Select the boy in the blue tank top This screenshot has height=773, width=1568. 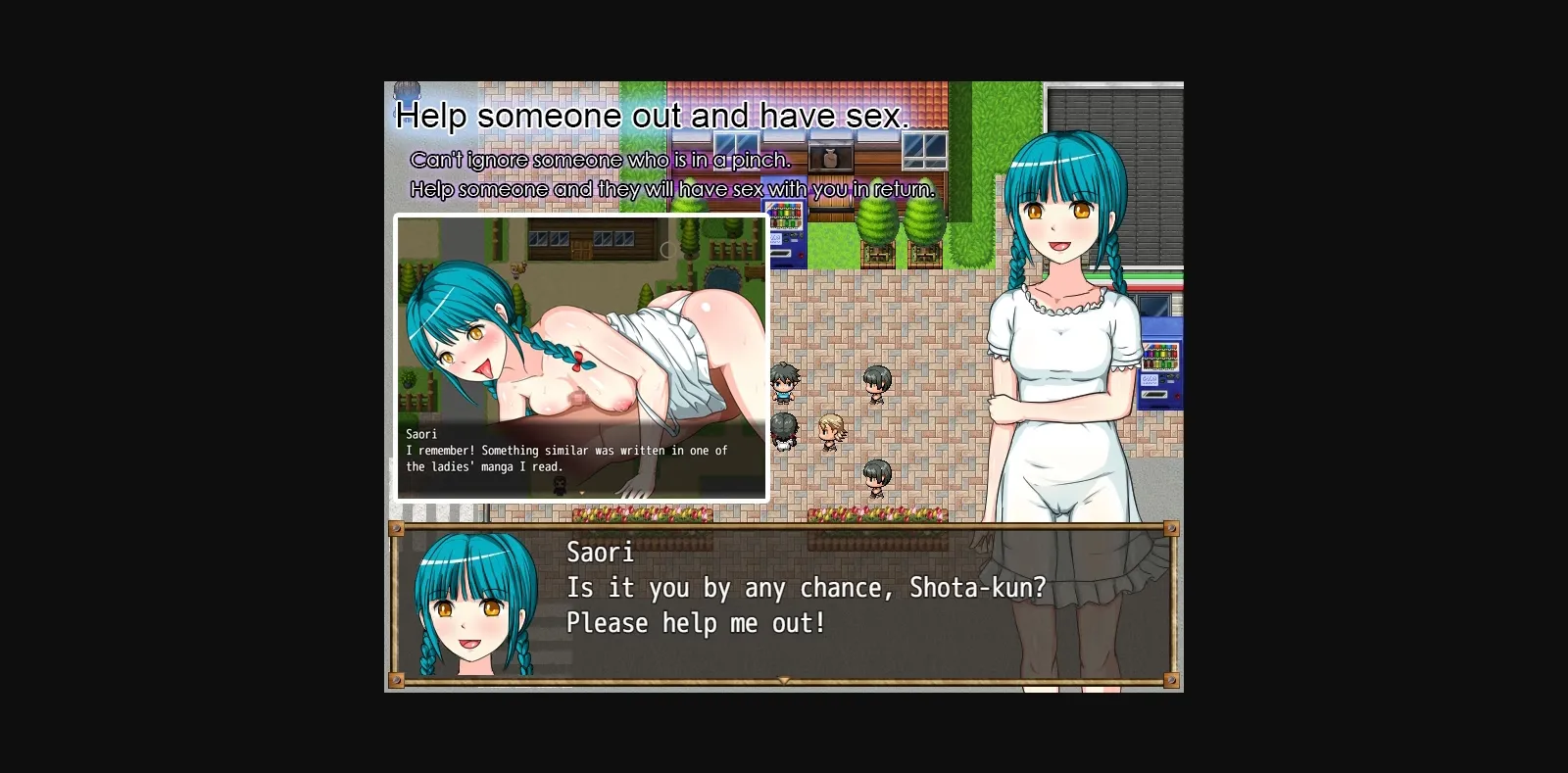[784, 384]
